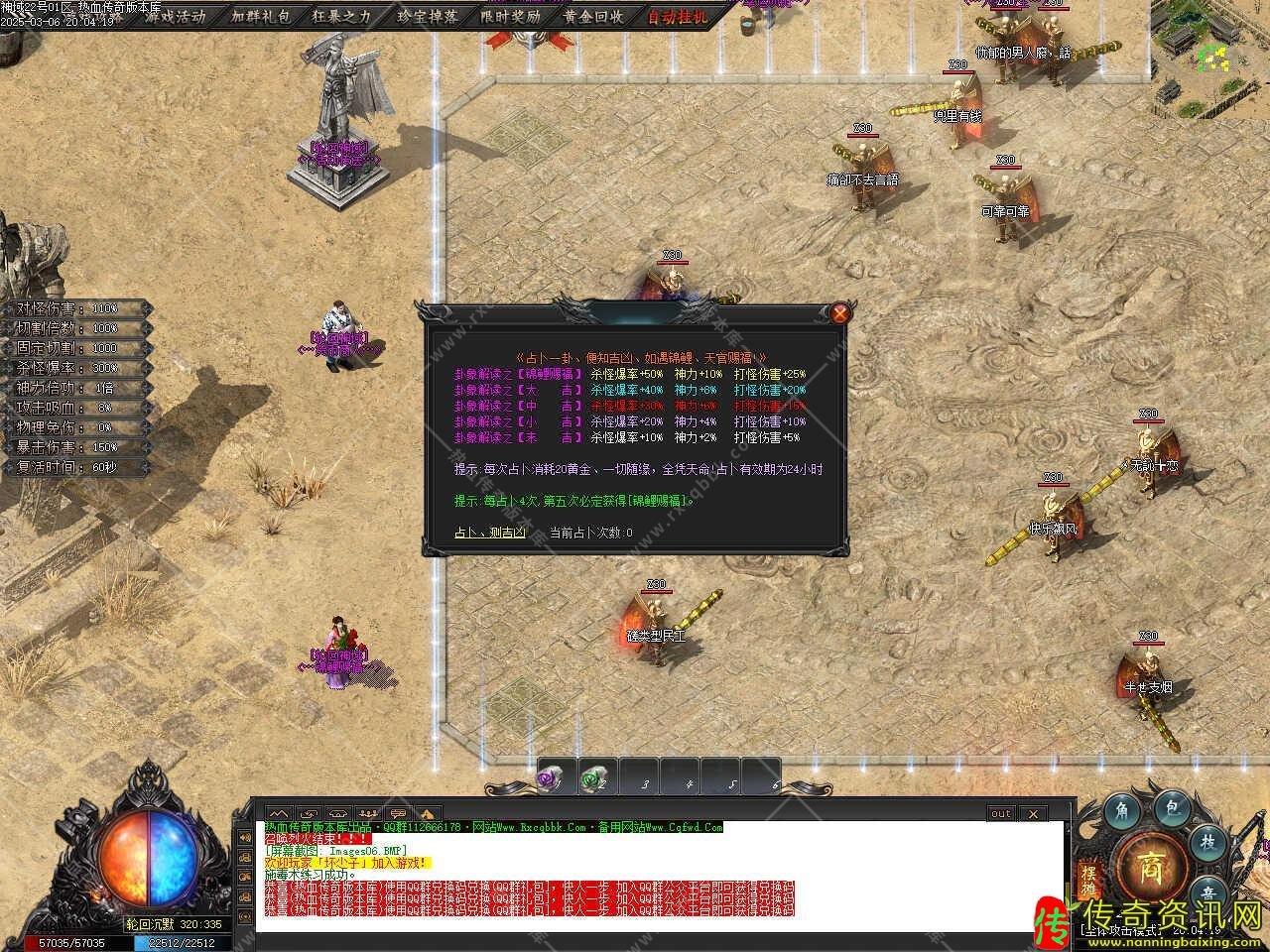This screenshot has width=1270, height=952.
Task: Click the 占卜、测吉凶 divination link
Action: click(490, 533)
